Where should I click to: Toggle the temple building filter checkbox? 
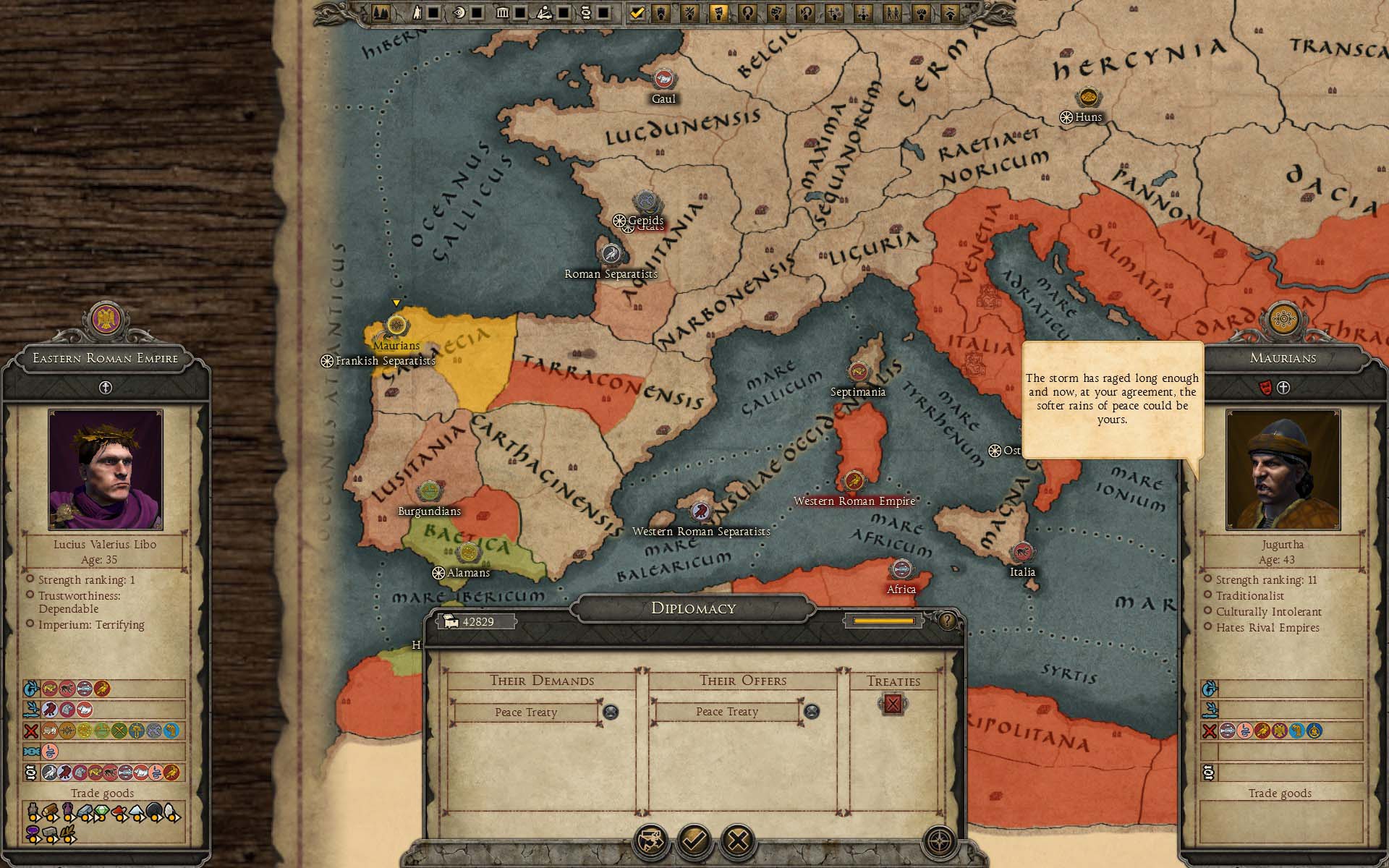coord(519,13)
